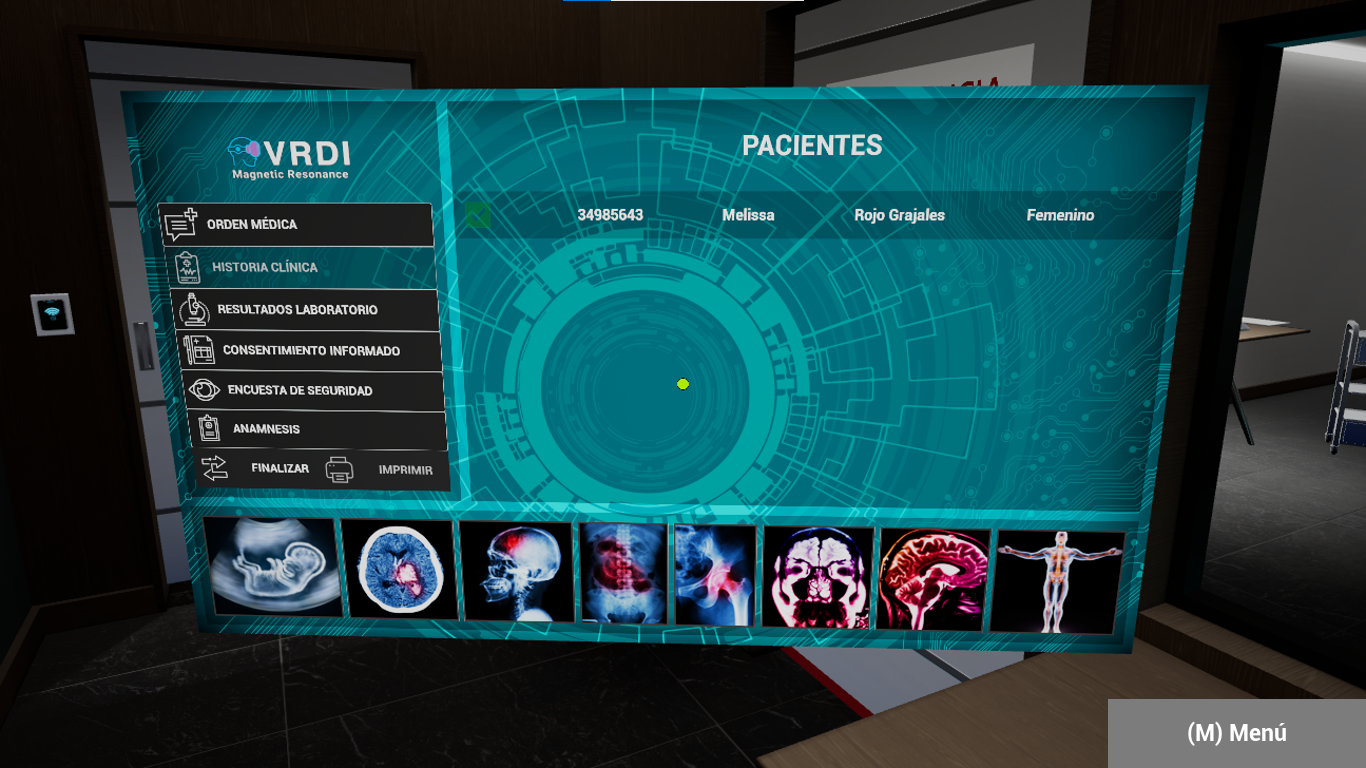Image resolution: width=1366 pixels, height=768 pixels.
Task: Select the sagittal brain MRI thumbnail
Action: click(934, 575)
